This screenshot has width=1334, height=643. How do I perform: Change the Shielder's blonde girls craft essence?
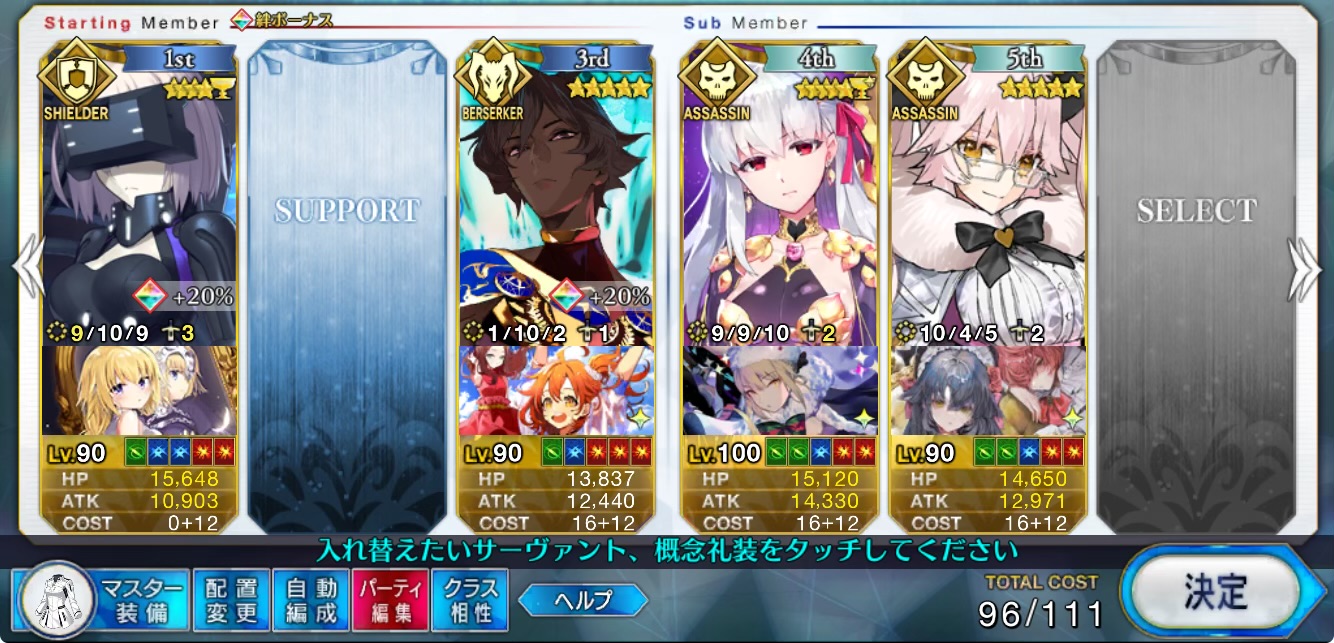coord(139,390)
